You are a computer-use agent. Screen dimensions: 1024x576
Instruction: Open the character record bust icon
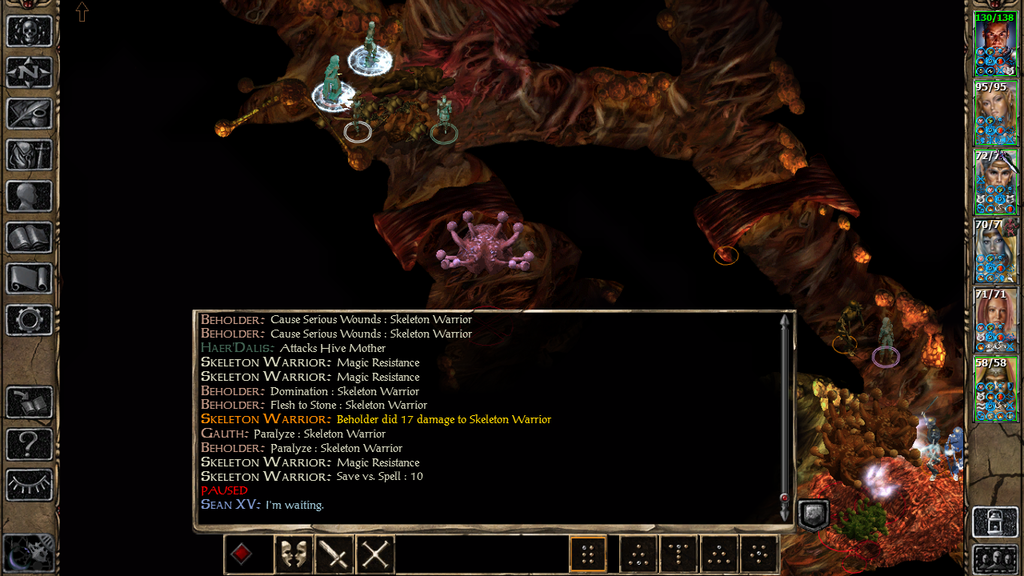29,196
